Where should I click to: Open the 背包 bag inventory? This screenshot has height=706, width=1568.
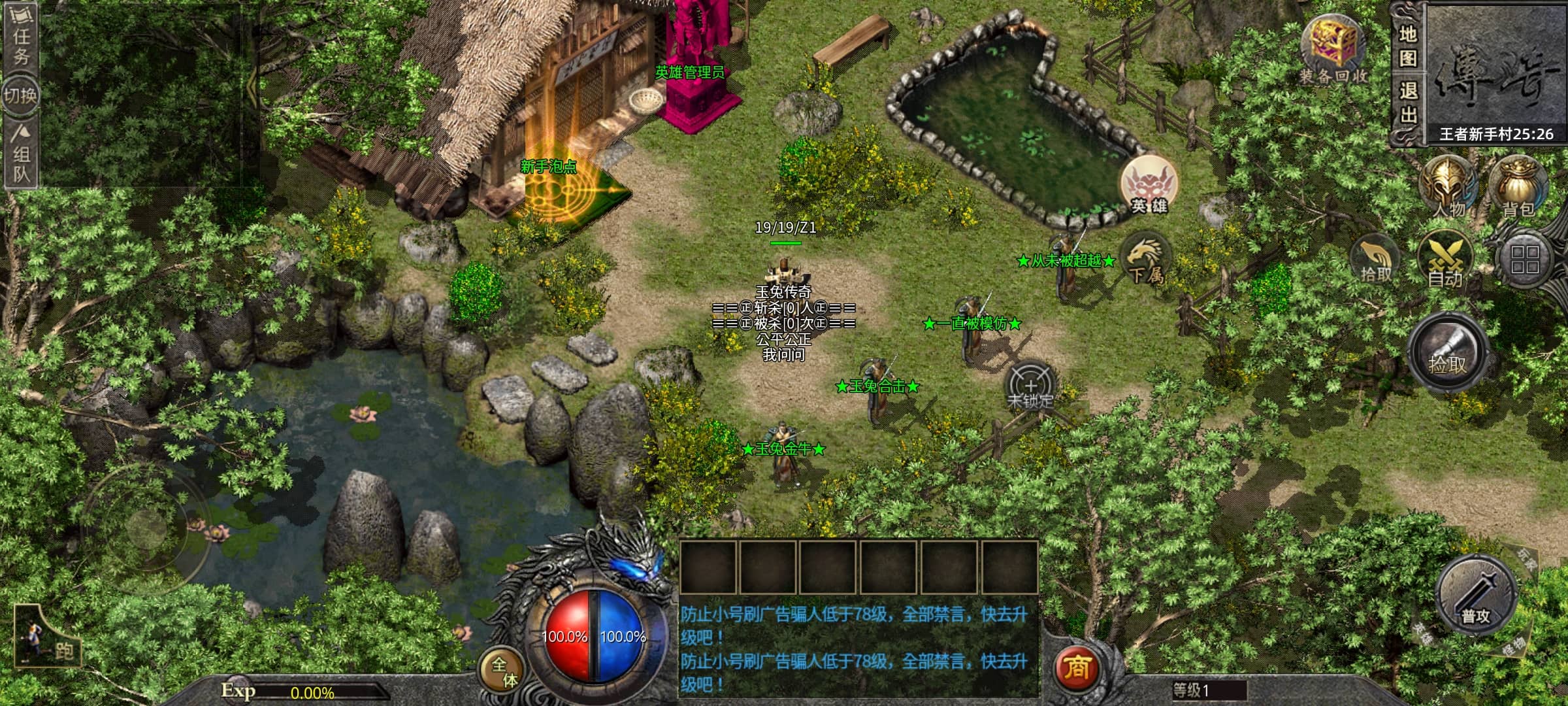tap(1518, 187)
